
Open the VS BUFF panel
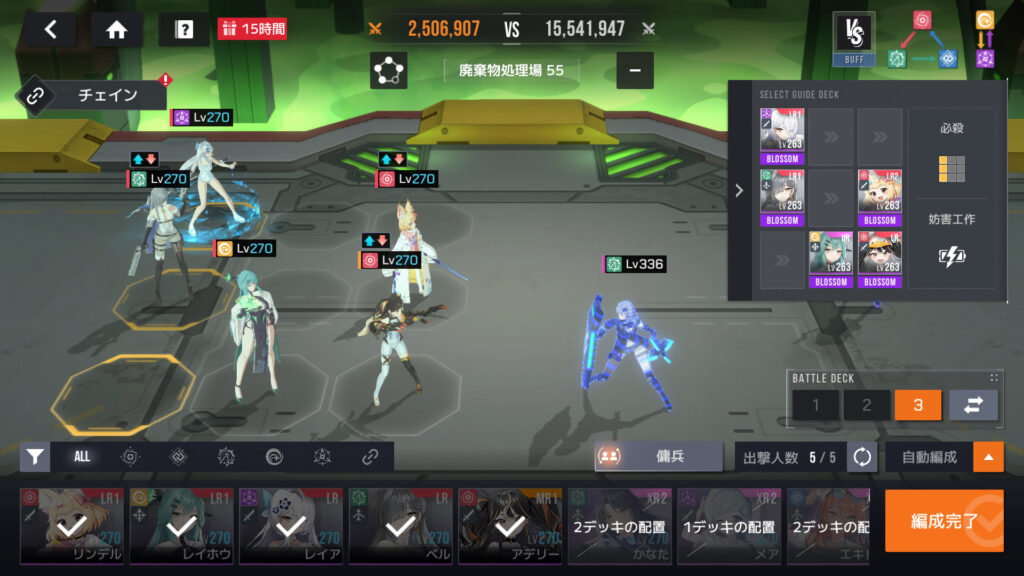click(x=853, y=39)
